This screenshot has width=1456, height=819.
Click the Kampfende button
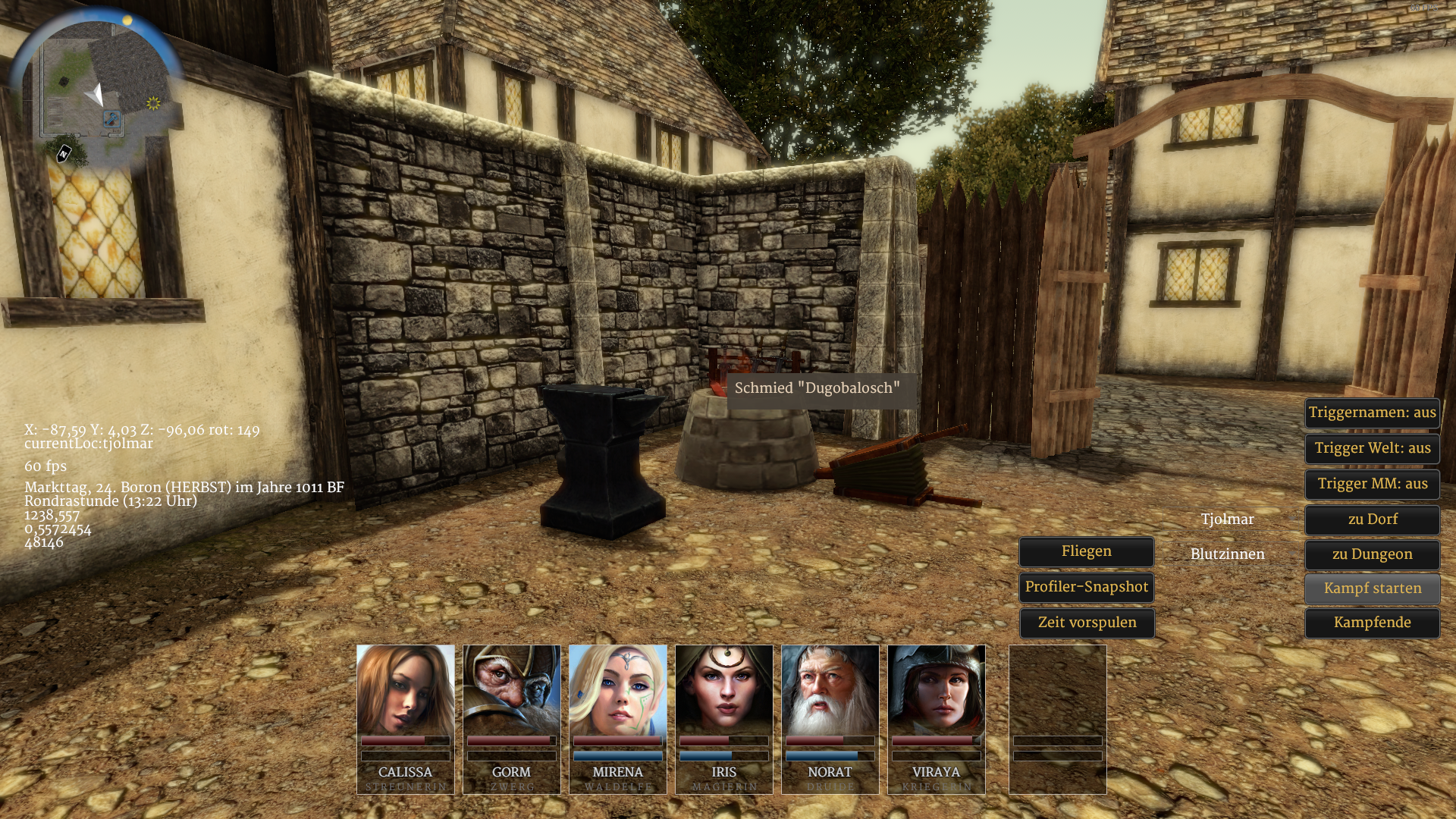pos(1372,623)
